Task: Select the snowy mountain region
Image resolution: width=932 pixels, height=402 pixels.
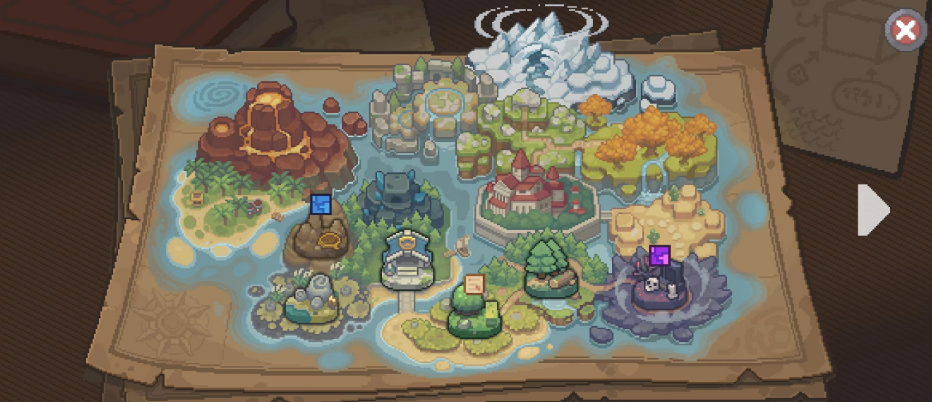Action: pyautogui.click(x=545, y=55)
